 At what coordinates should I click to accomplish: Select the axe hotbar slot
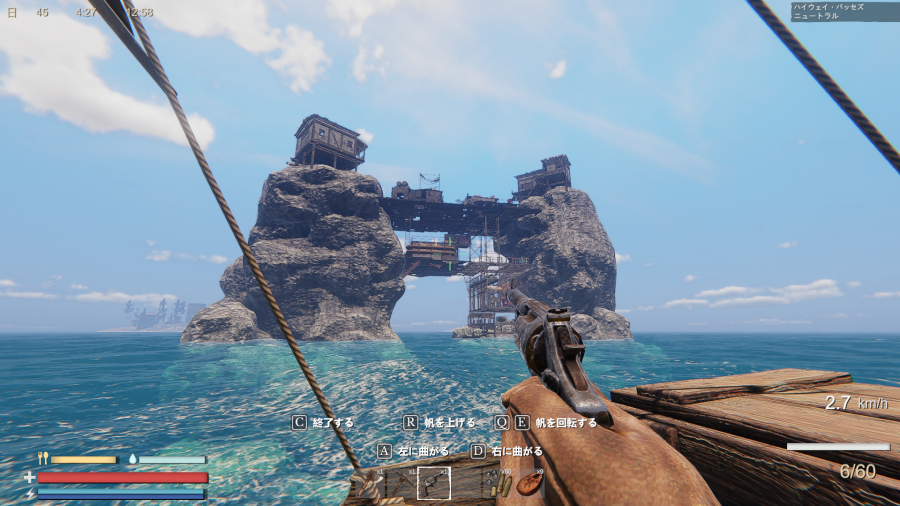[369, 483]
